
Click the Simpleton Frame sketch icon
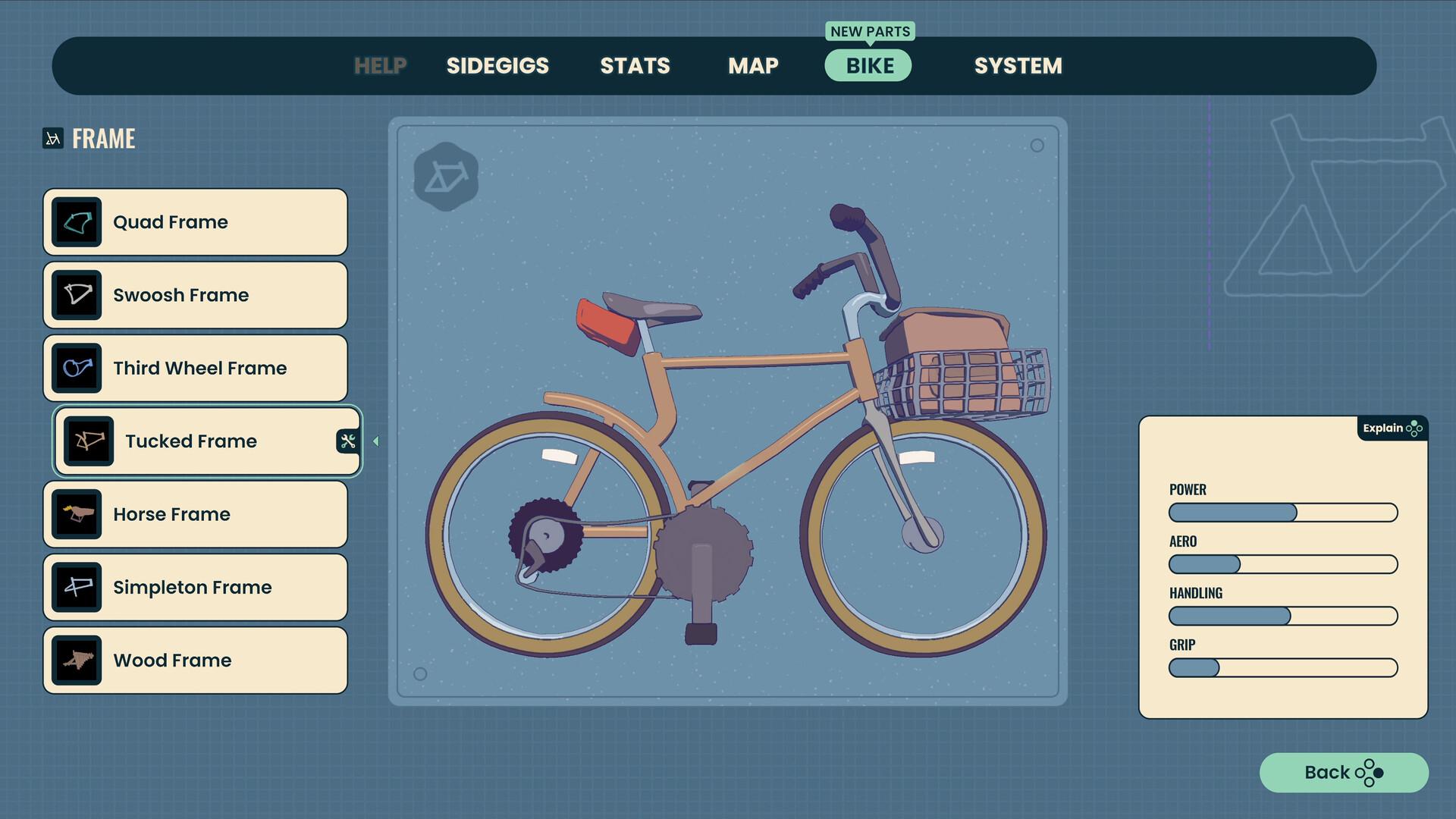(78, 587)
